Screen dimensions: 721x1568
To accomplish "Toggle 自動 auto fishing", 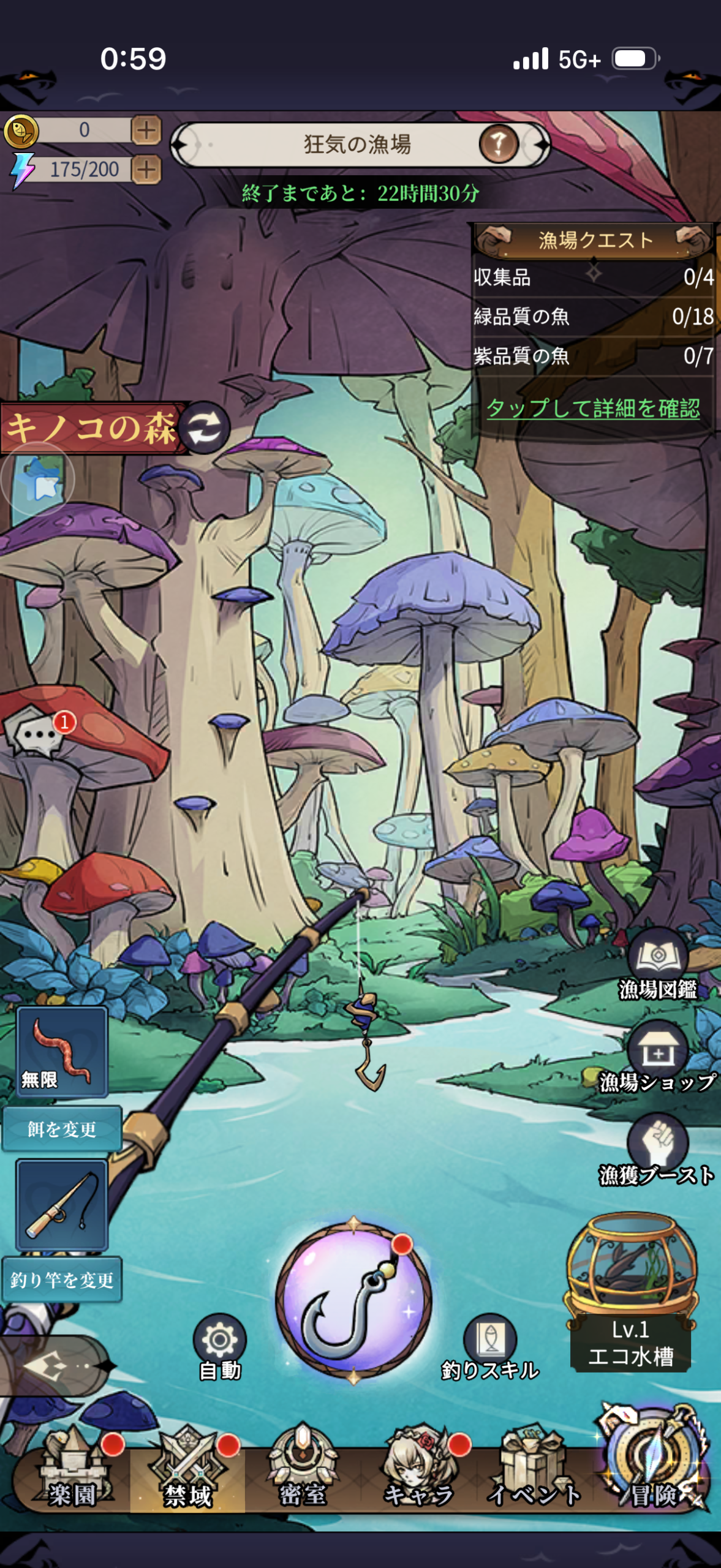I will (219, 1347).
